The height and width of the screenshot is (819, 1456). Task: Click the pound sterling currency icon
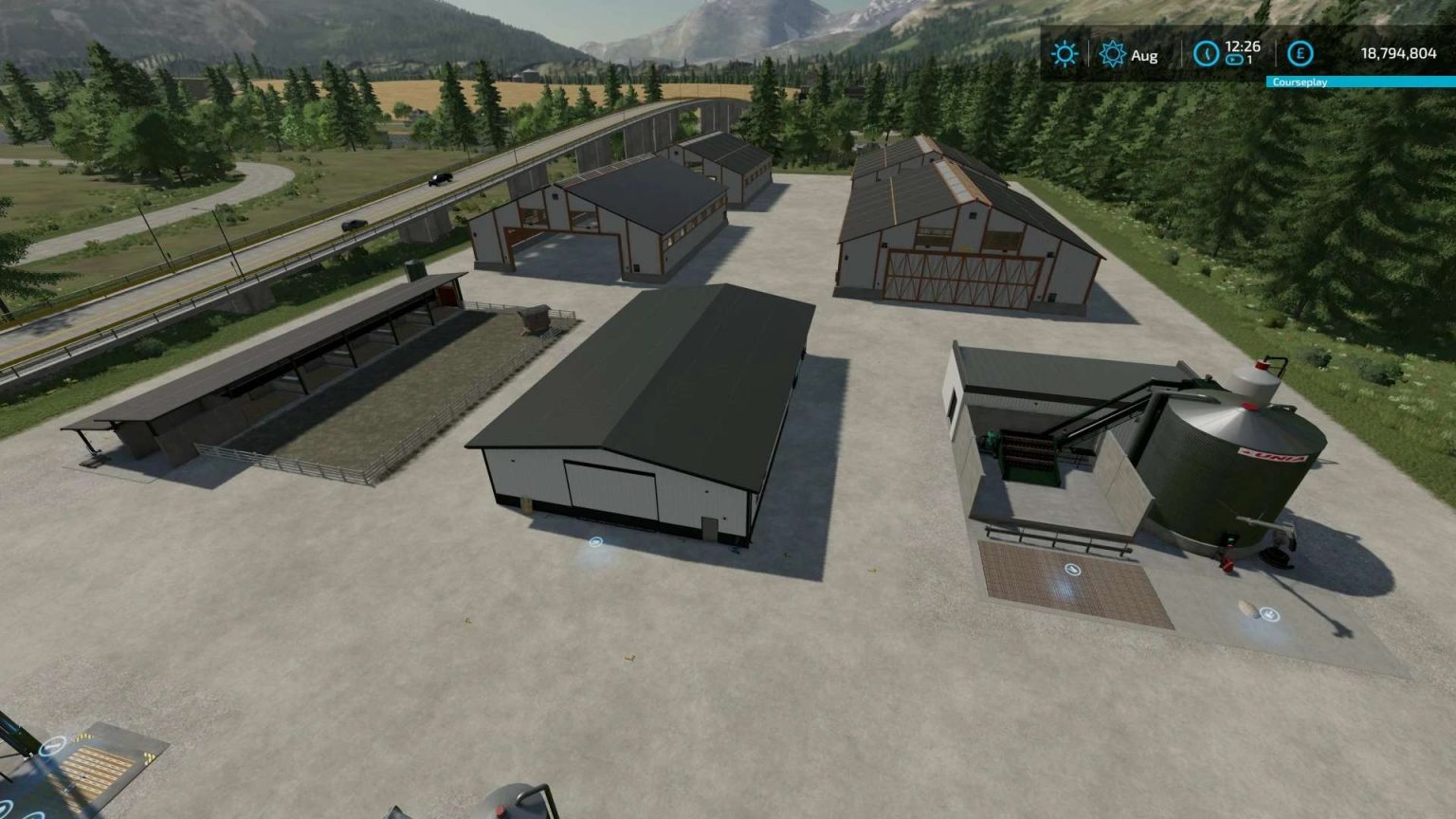pyautogui.click(x=1299, y=55)
